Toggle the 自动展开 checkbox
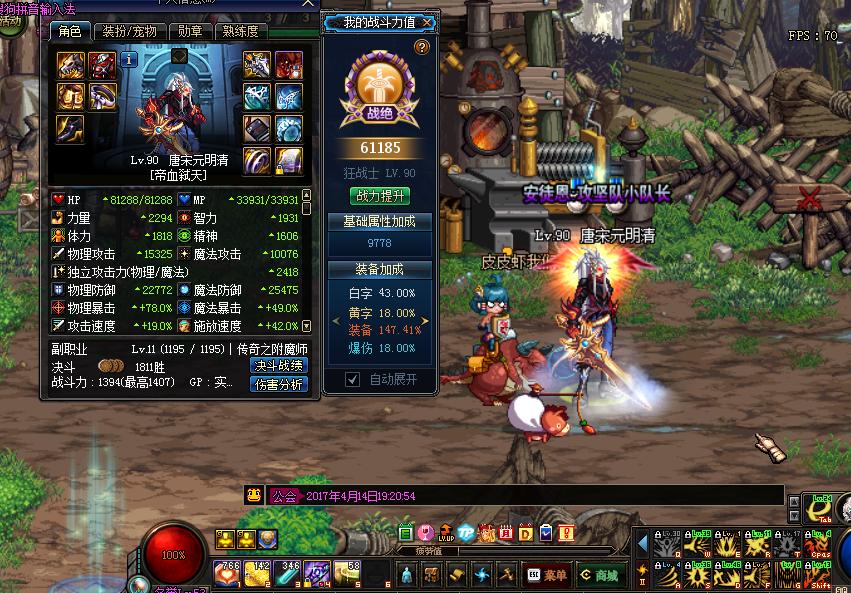 coord(352,379)
